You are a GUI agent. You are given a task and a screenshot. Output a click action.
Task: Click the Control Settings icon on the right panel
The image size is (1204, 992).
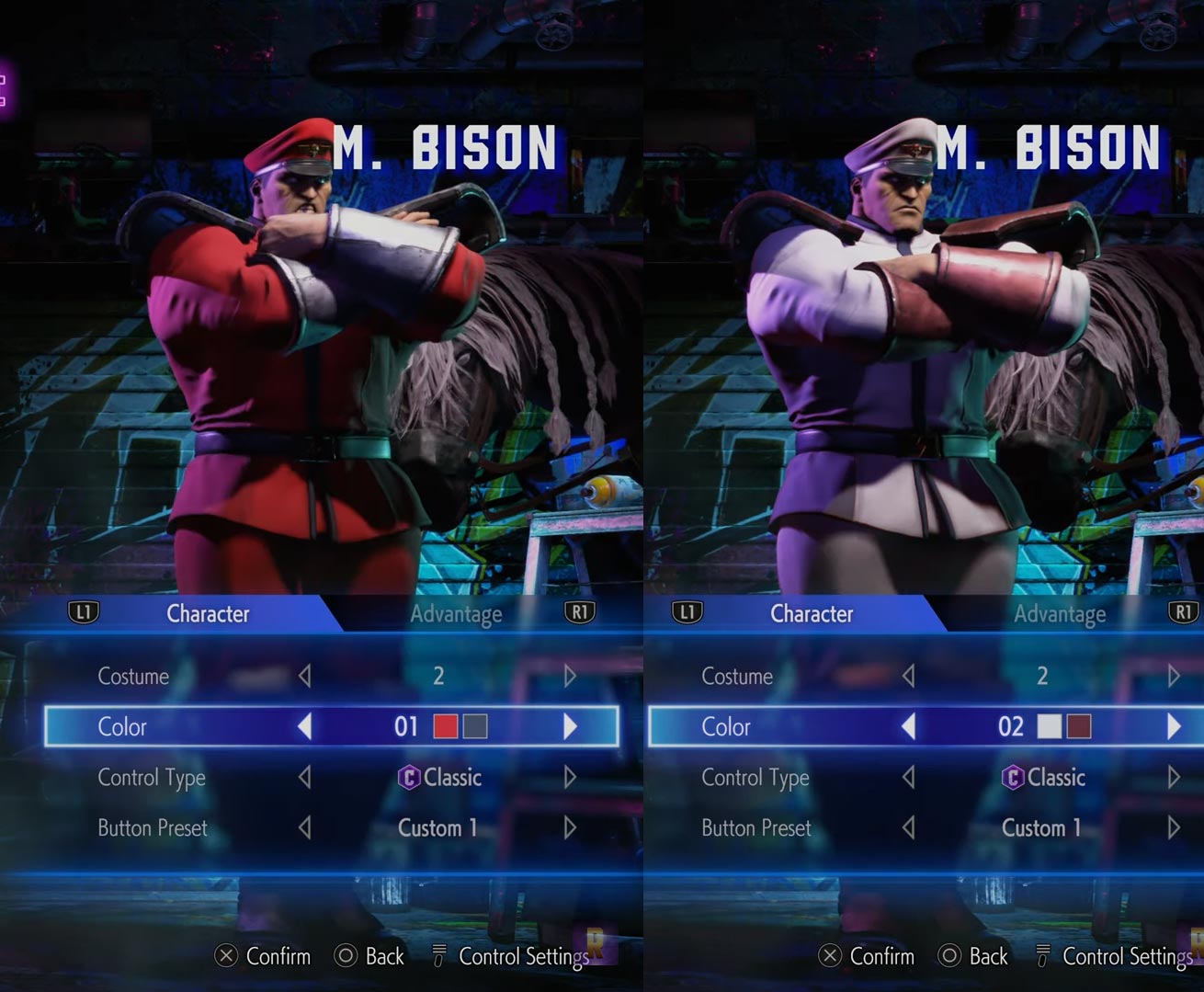click(x=1042, y=956)
